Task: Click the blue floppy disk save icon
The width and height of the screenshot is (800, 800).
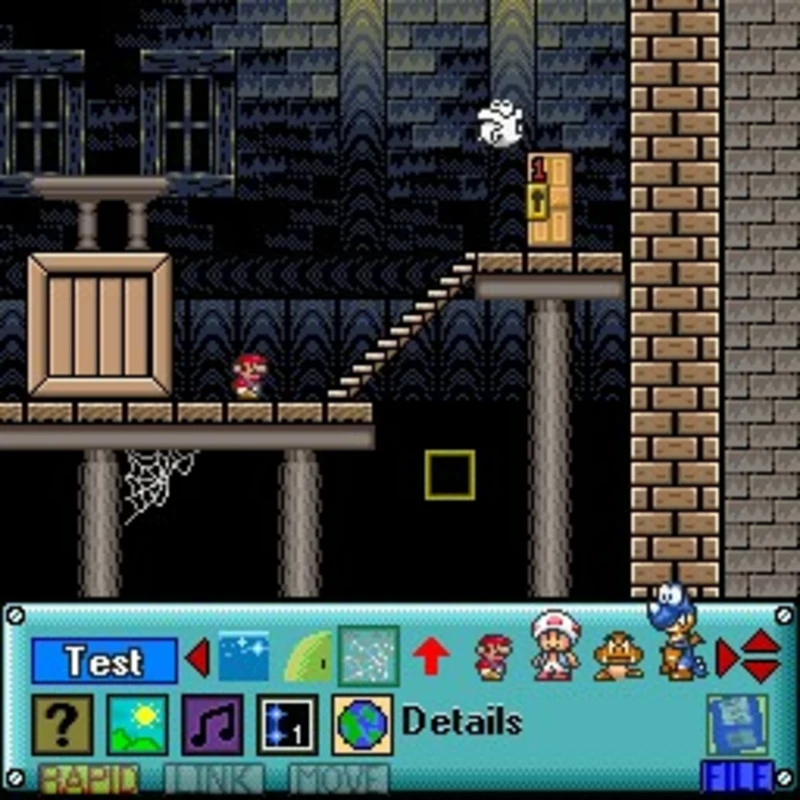Action: (738, 722)
